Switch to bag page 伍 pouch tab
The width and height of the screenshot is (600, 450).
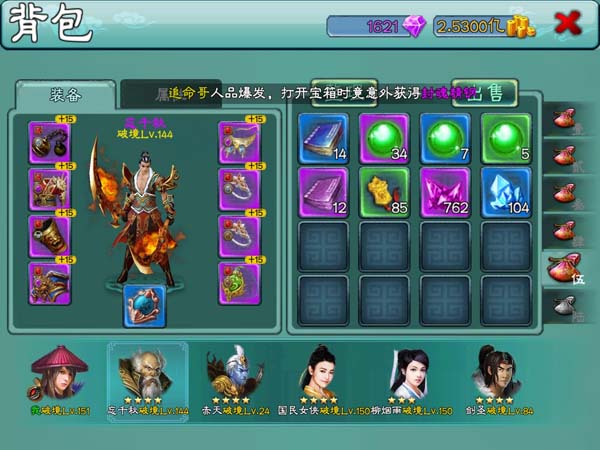[563, 266]
